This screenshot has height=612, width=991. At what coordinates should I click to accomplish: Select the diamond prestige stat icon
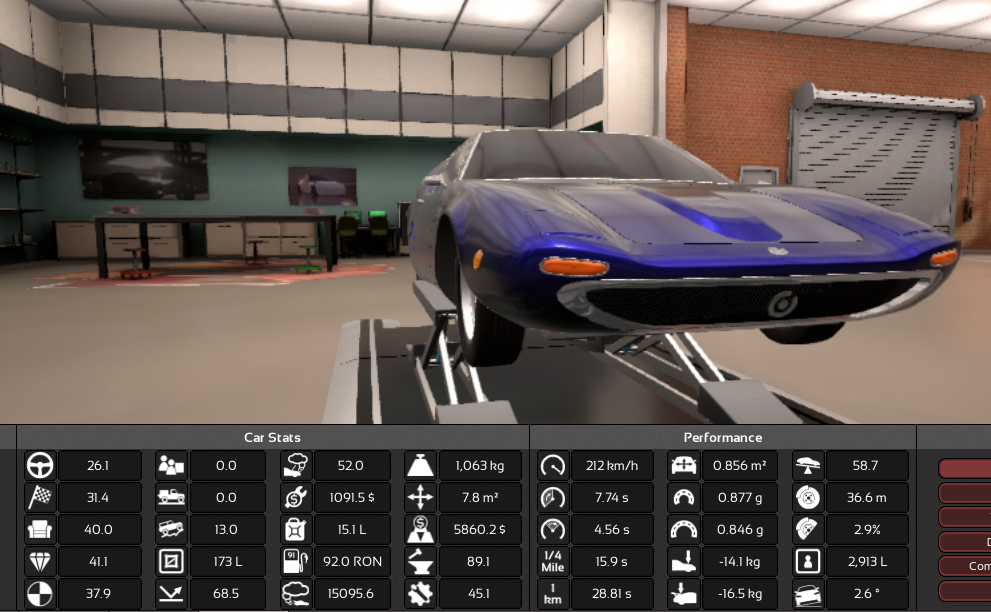40,562
